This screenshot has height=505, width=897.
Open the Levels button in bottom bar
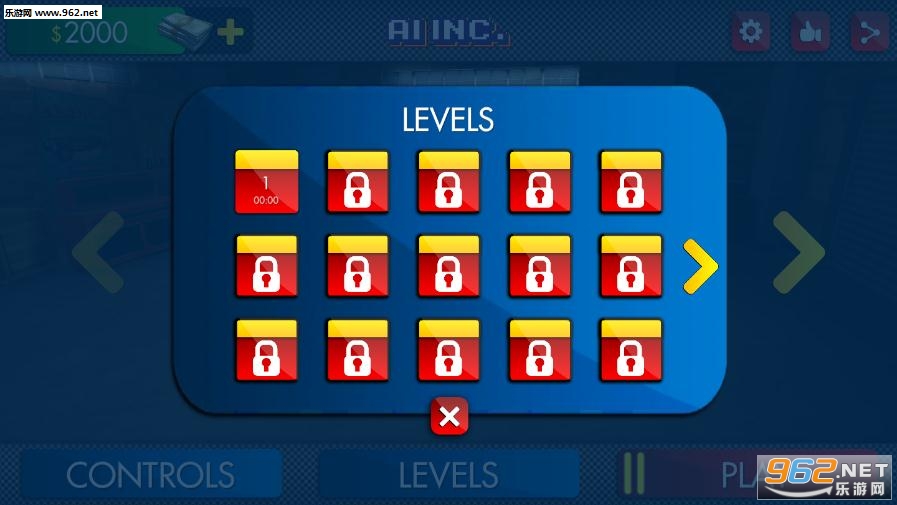[448, 475]
